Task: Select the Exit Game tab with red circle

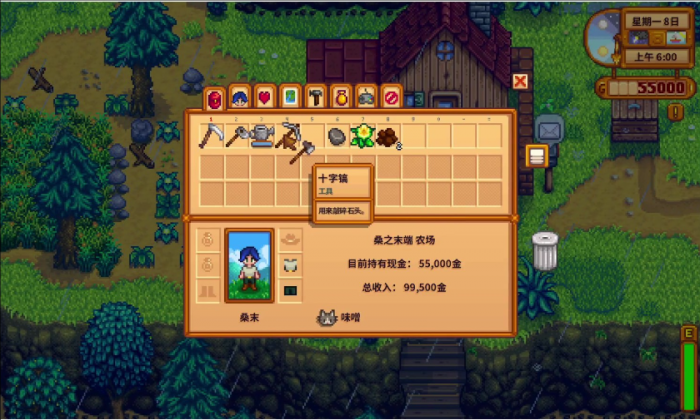Action: 391,97
